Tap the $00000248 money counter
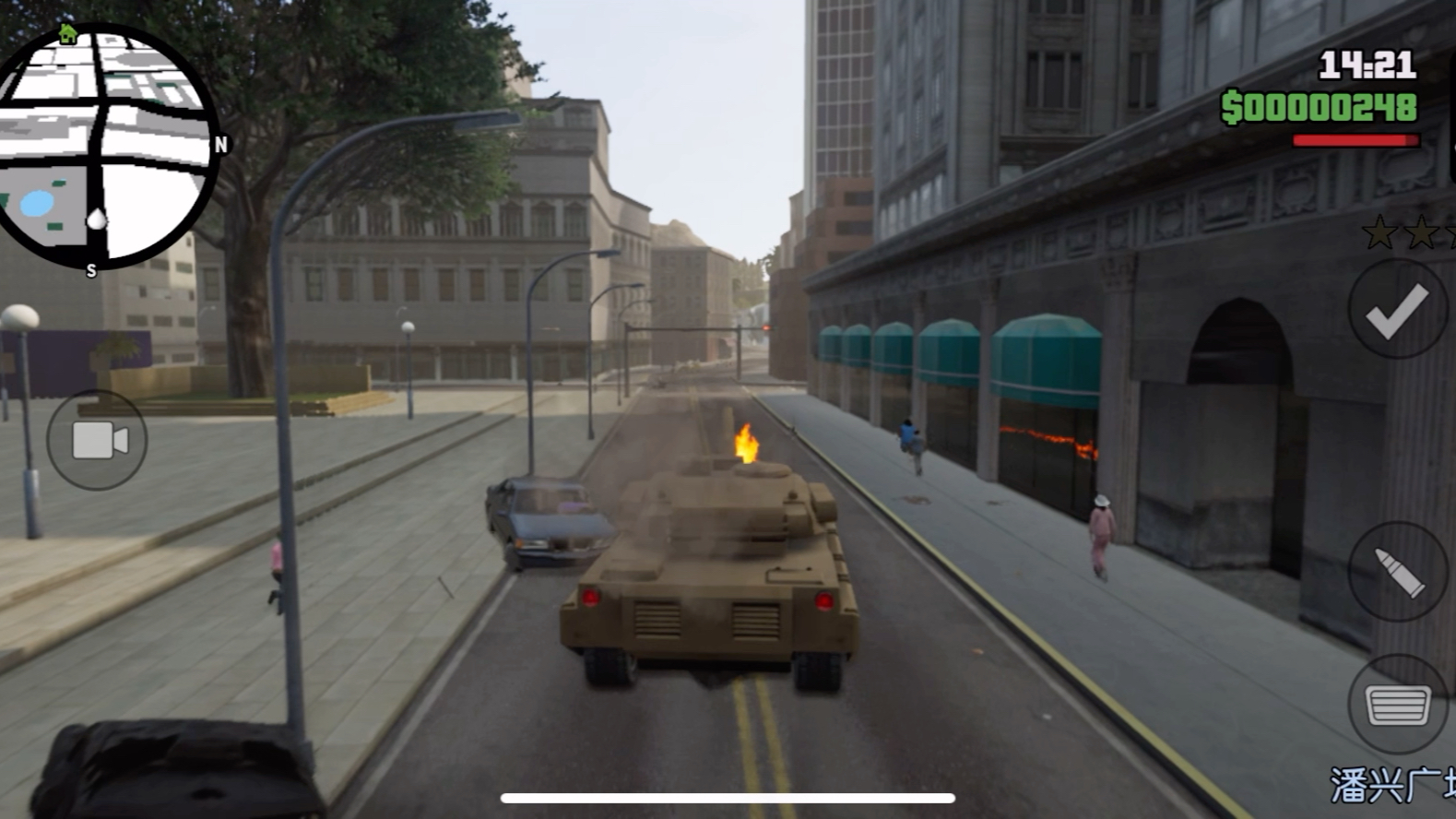This screenshot has height=819, width=1456. (1320, 107)
